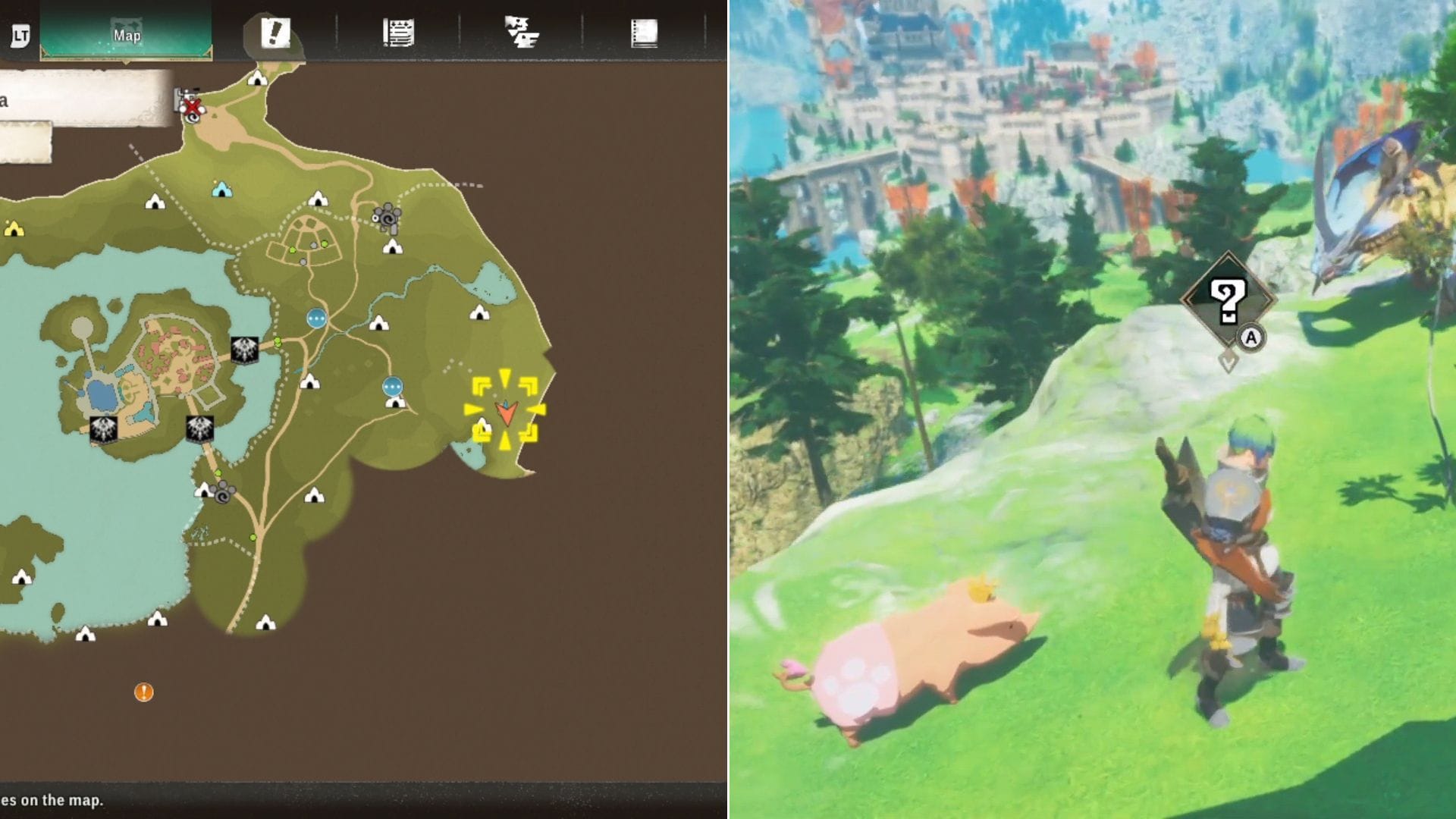Click the gear-shaped Everden icon upper right
The image size is (1456, 819).
pyautogui.click(x=387, y=218)
